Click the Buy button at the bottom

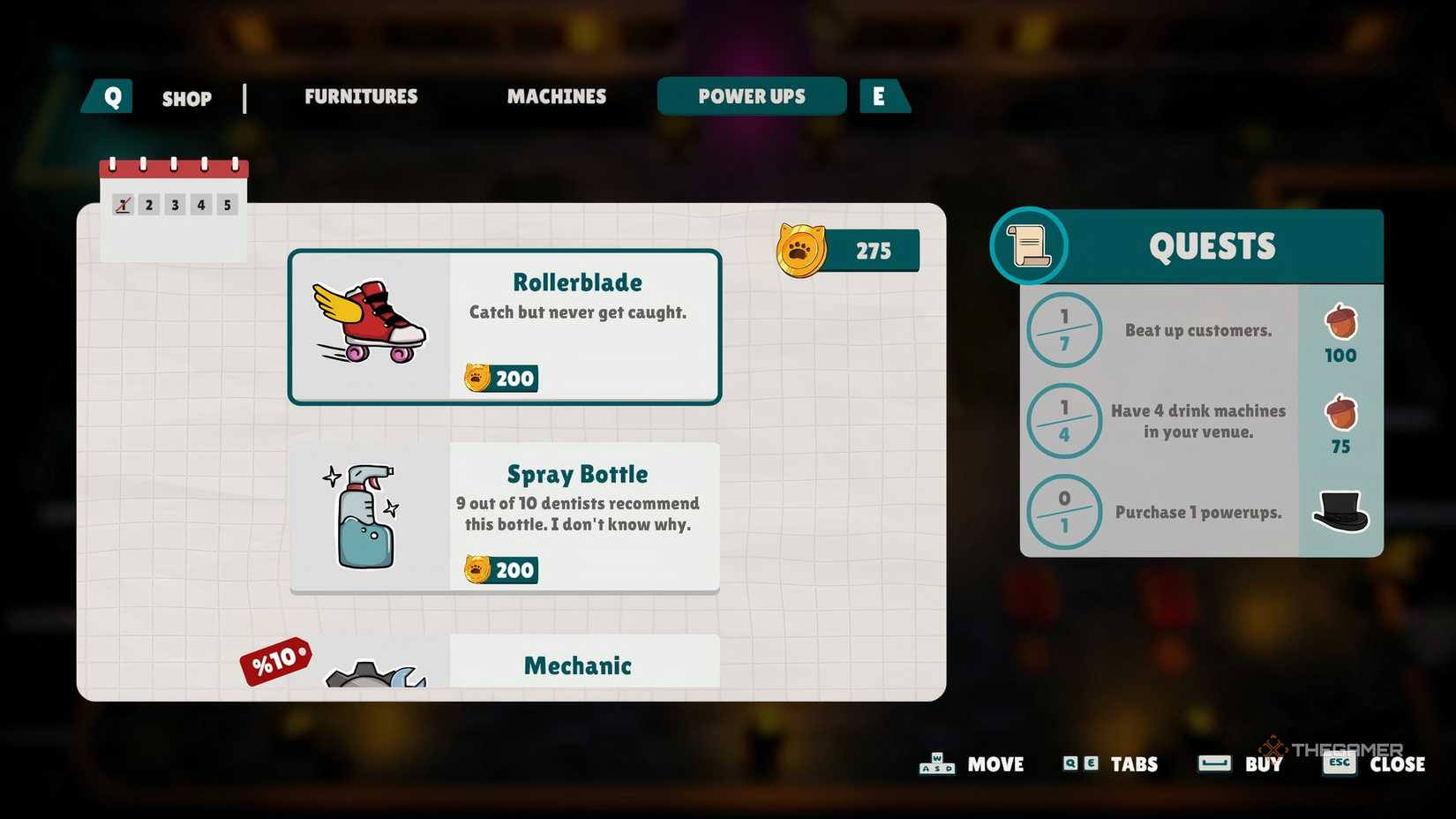(x=1264, y=764)
